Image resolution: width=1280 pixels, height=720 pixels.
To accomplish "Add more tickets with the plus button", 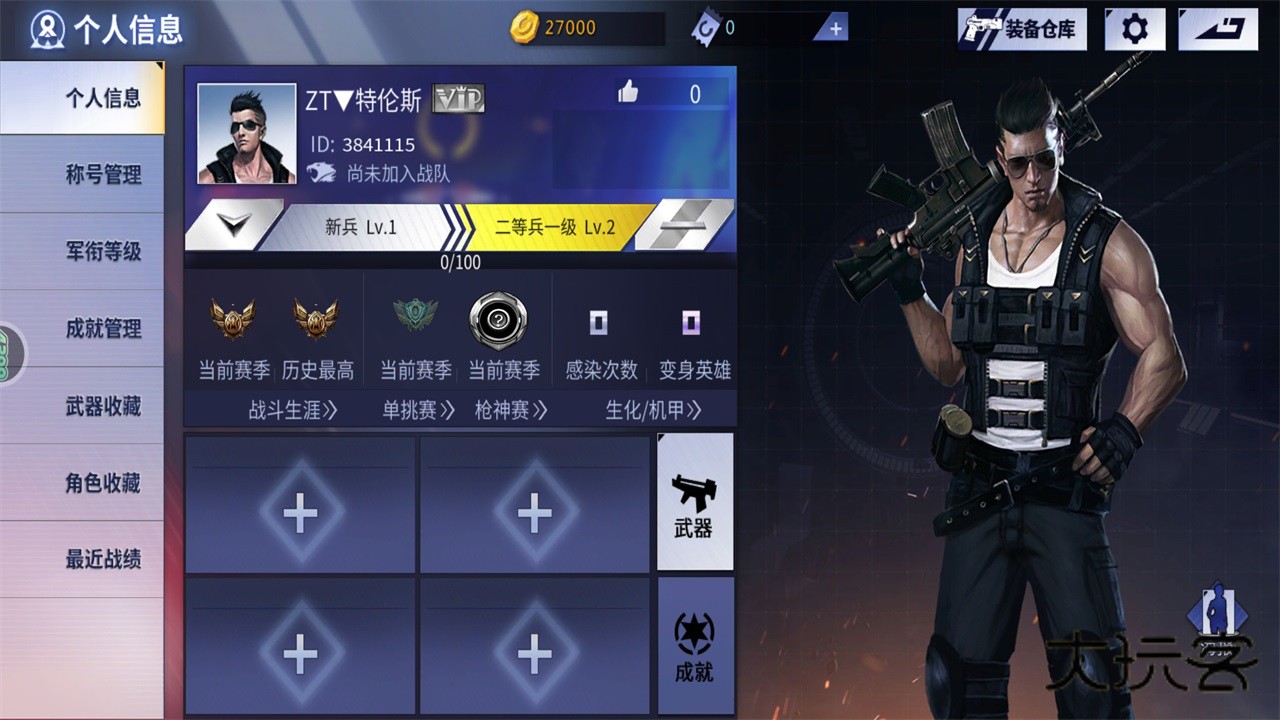I will tap(835, 28).
